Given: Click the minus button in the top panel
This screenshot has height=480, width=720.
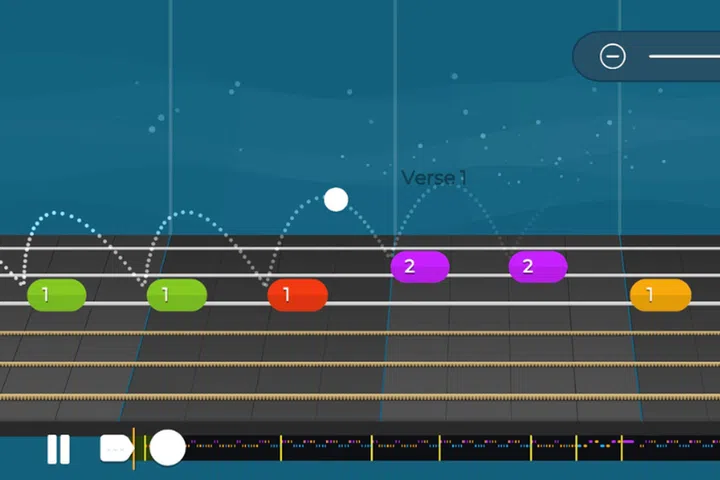Looking at the screenshot, I should [613, 56].
